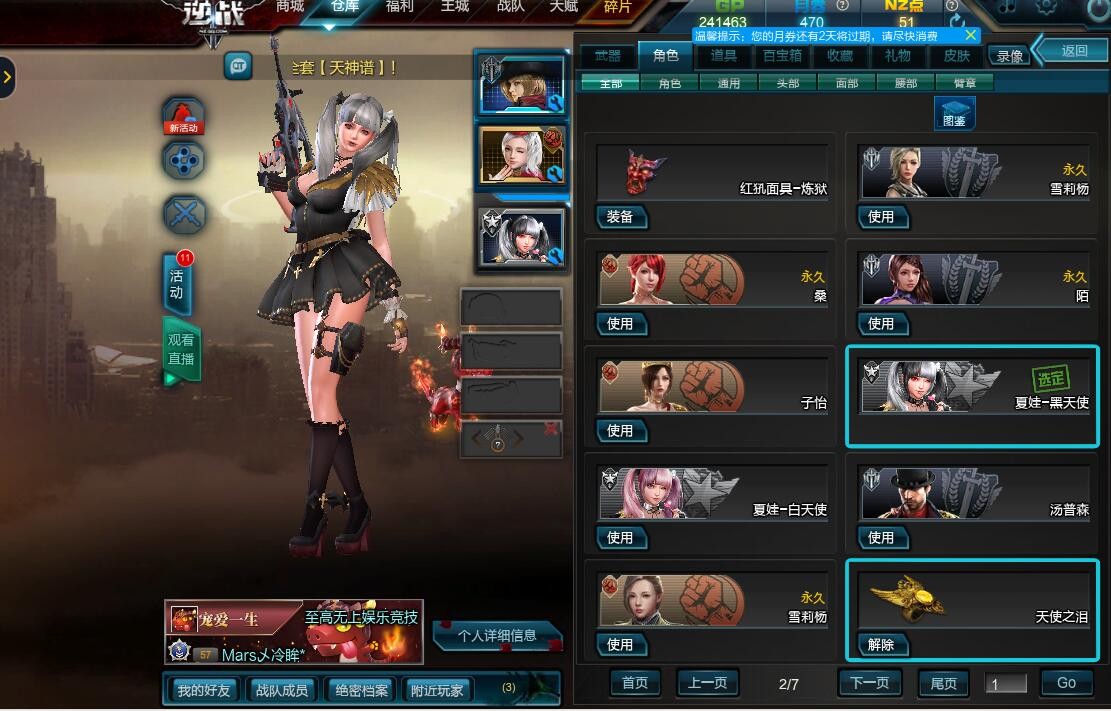Use the 夏娃-白天使 character
The width and height of the screenshot is (1111, 711).
(x=620, y=538)
